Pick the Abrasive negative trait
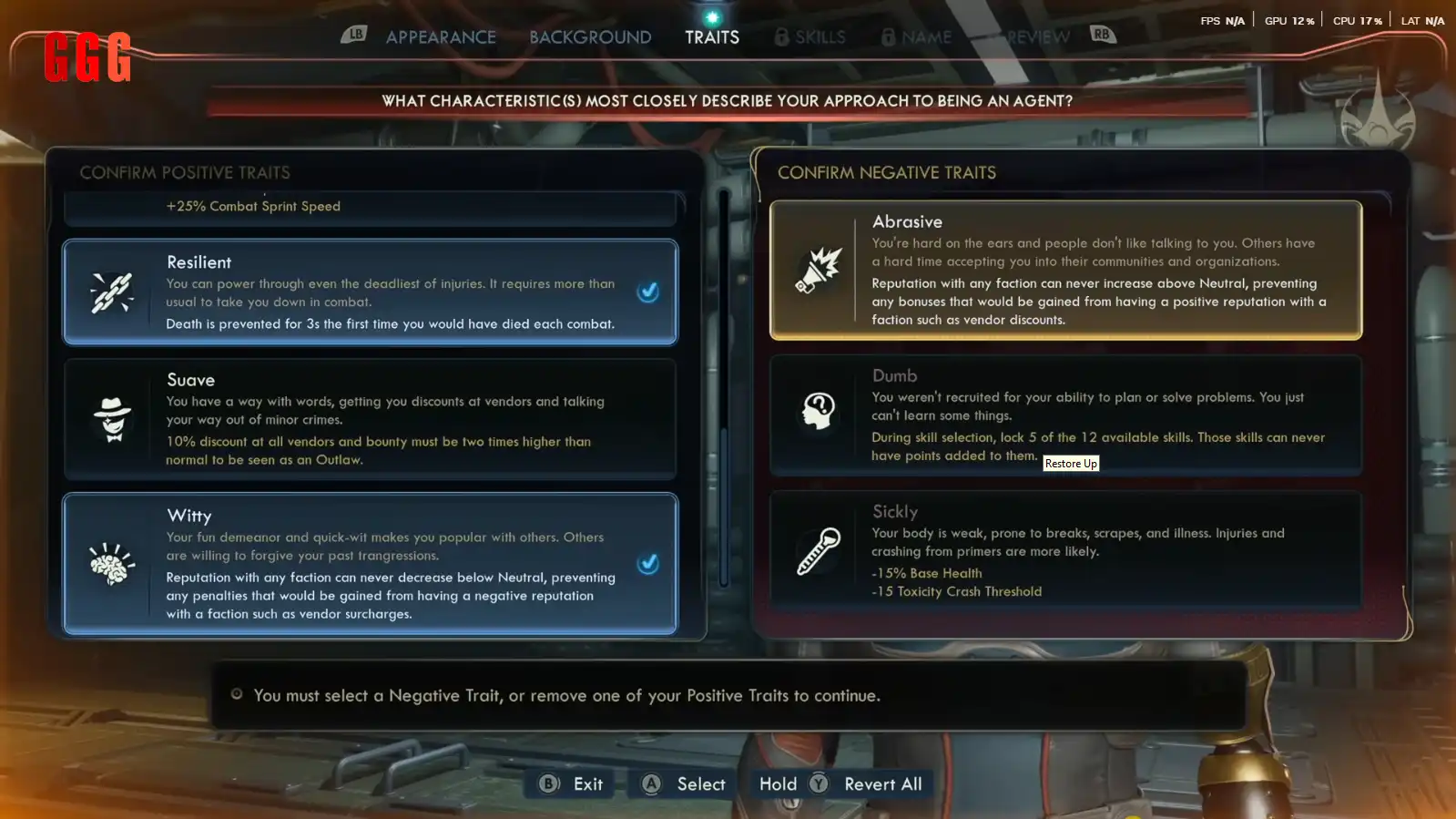This screenshot has width=1456, height=819. coord(1065,270)
